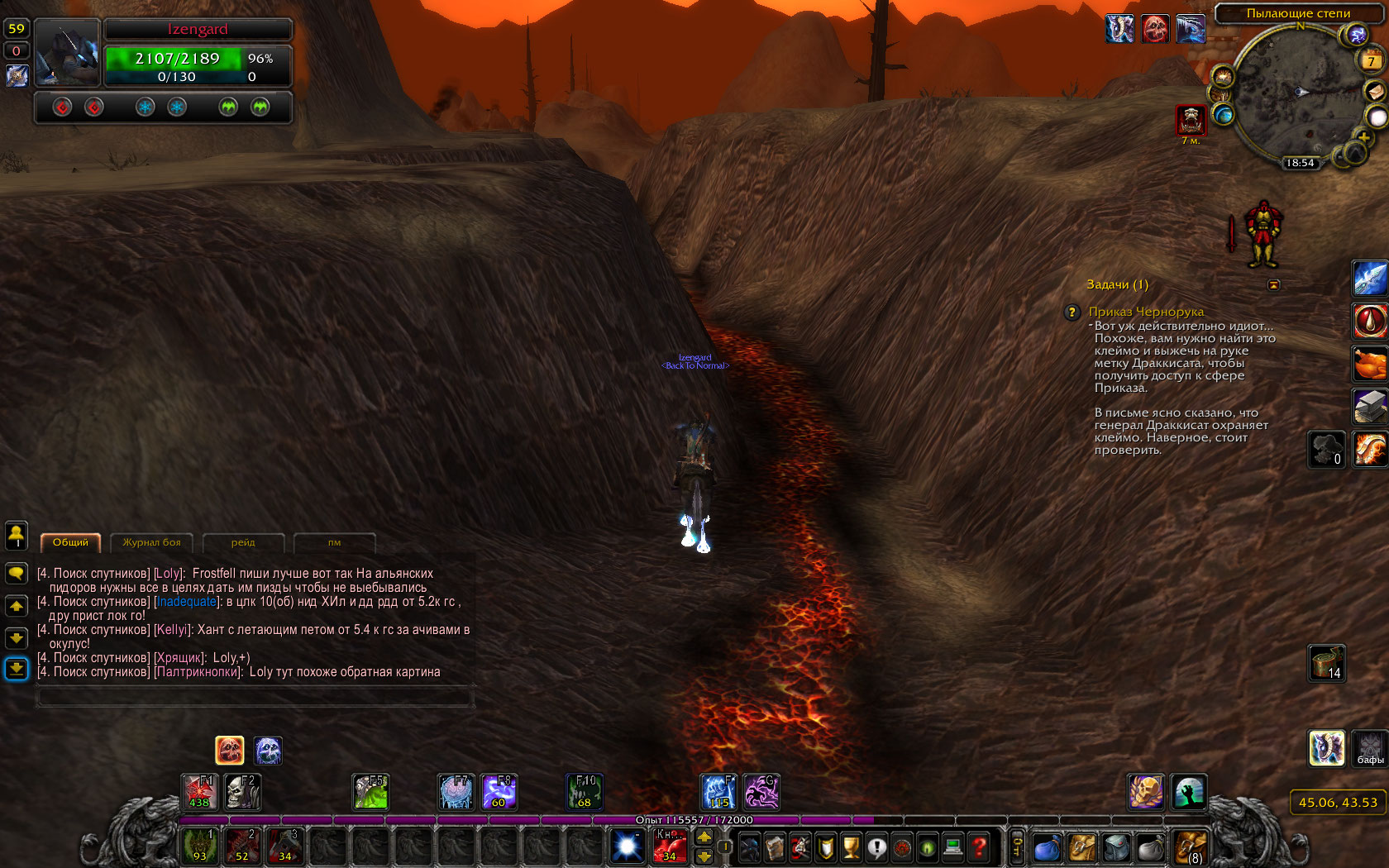This screenshot has width=1389, height=868.
Task: Click the clock showing 18:54
Action: click(1300, 163)
